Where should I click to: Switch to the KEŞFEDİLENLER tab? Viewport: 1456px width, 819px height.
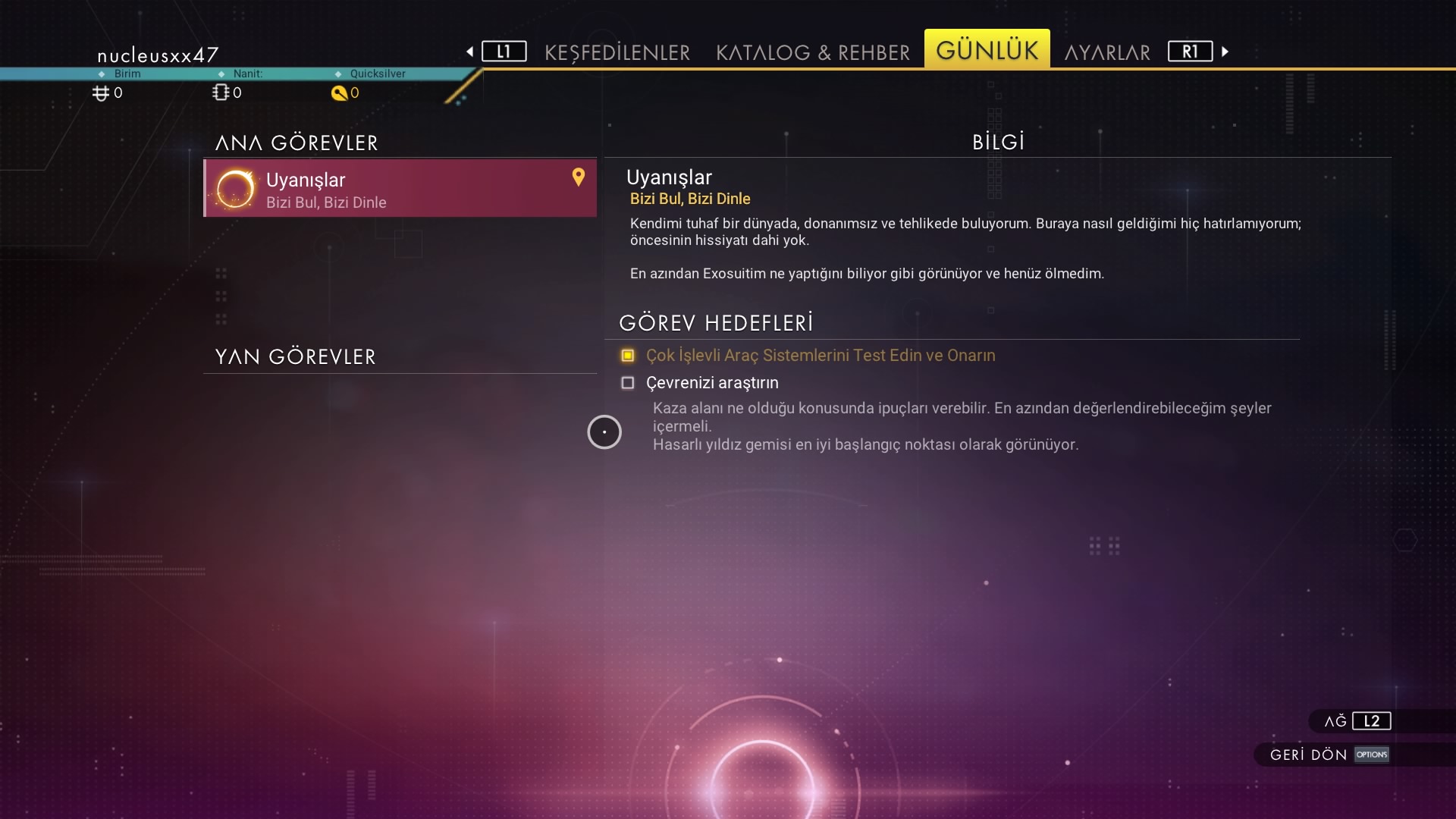tap(617, 52)
